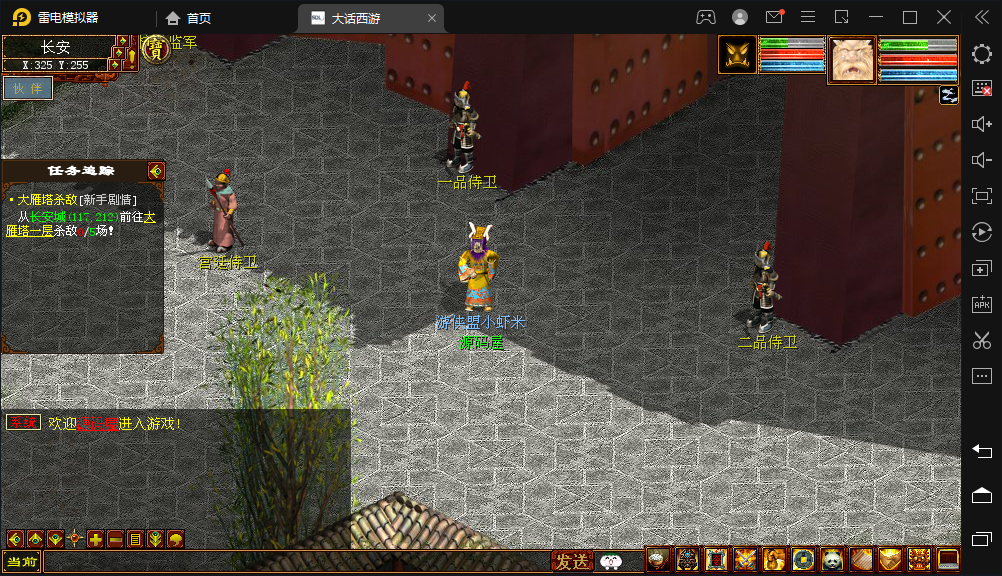Send chat message with 发送 button

pos(572,562)
